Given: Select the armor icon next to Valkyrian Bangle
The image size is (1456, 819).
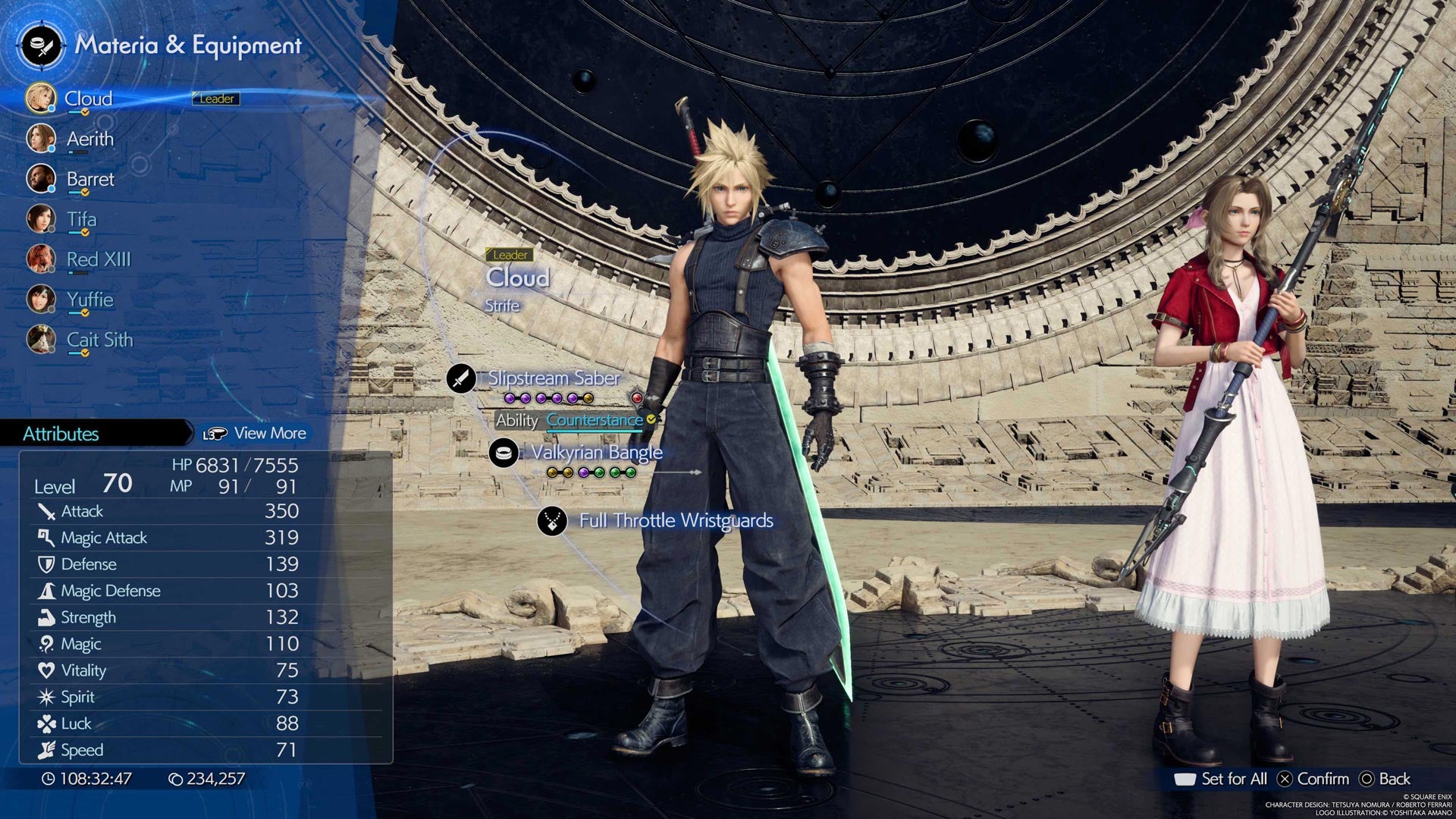Looking at the screenshot, I should pos(502,452).
